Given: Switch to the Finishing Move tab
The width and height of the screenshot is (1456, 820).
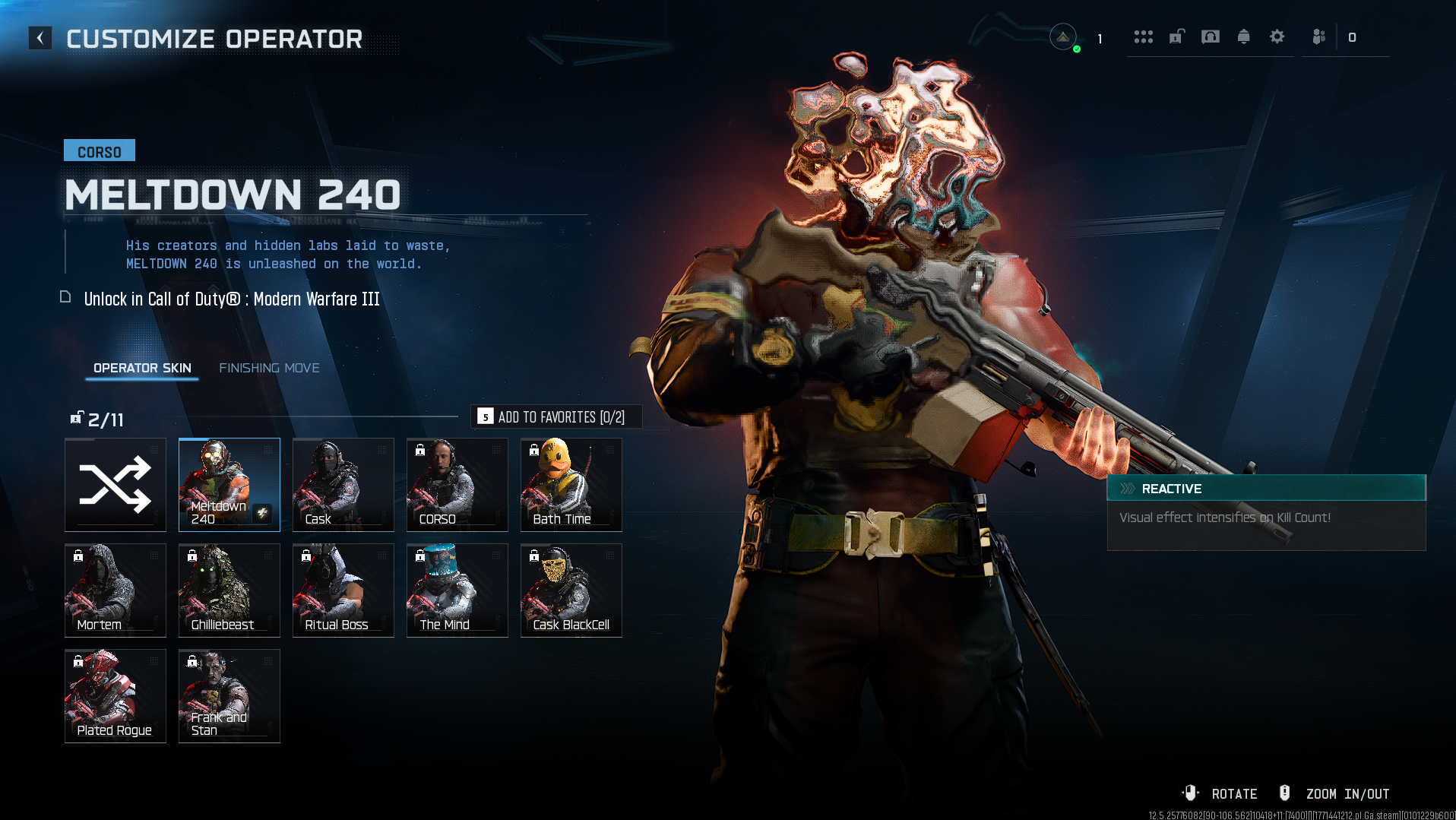Looking at the screenshot, I should (x=269, y=368).
